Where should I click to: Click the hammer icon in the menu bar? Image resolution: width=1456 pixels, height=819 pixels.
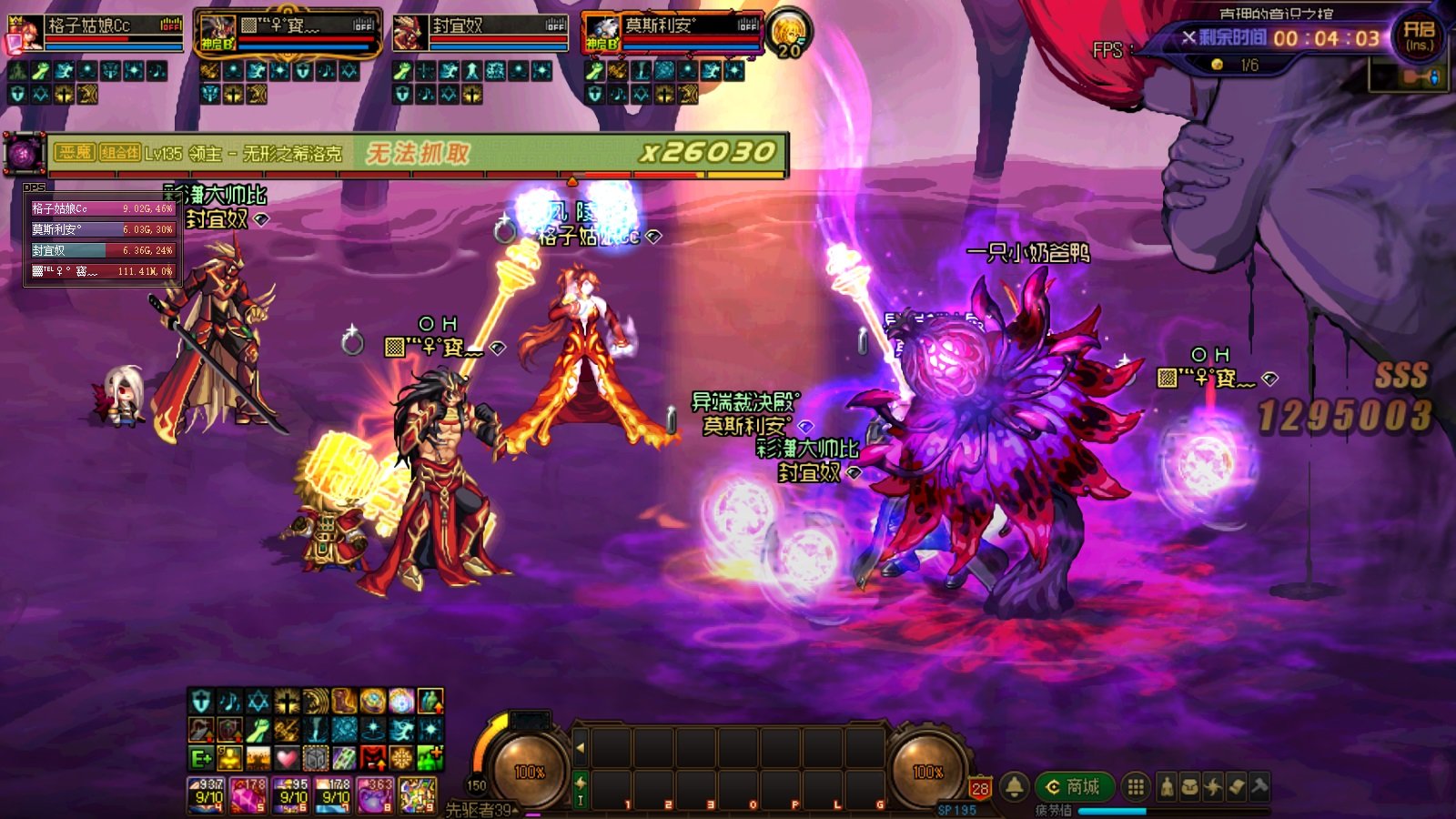1260,787
